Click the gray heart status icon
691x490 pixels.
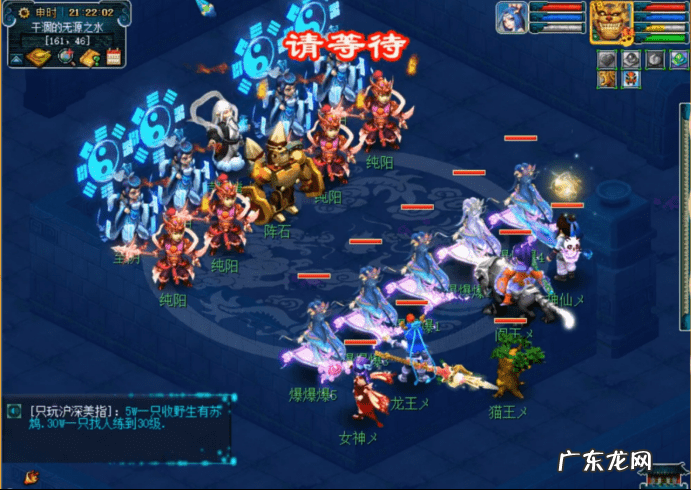point(606,59)
